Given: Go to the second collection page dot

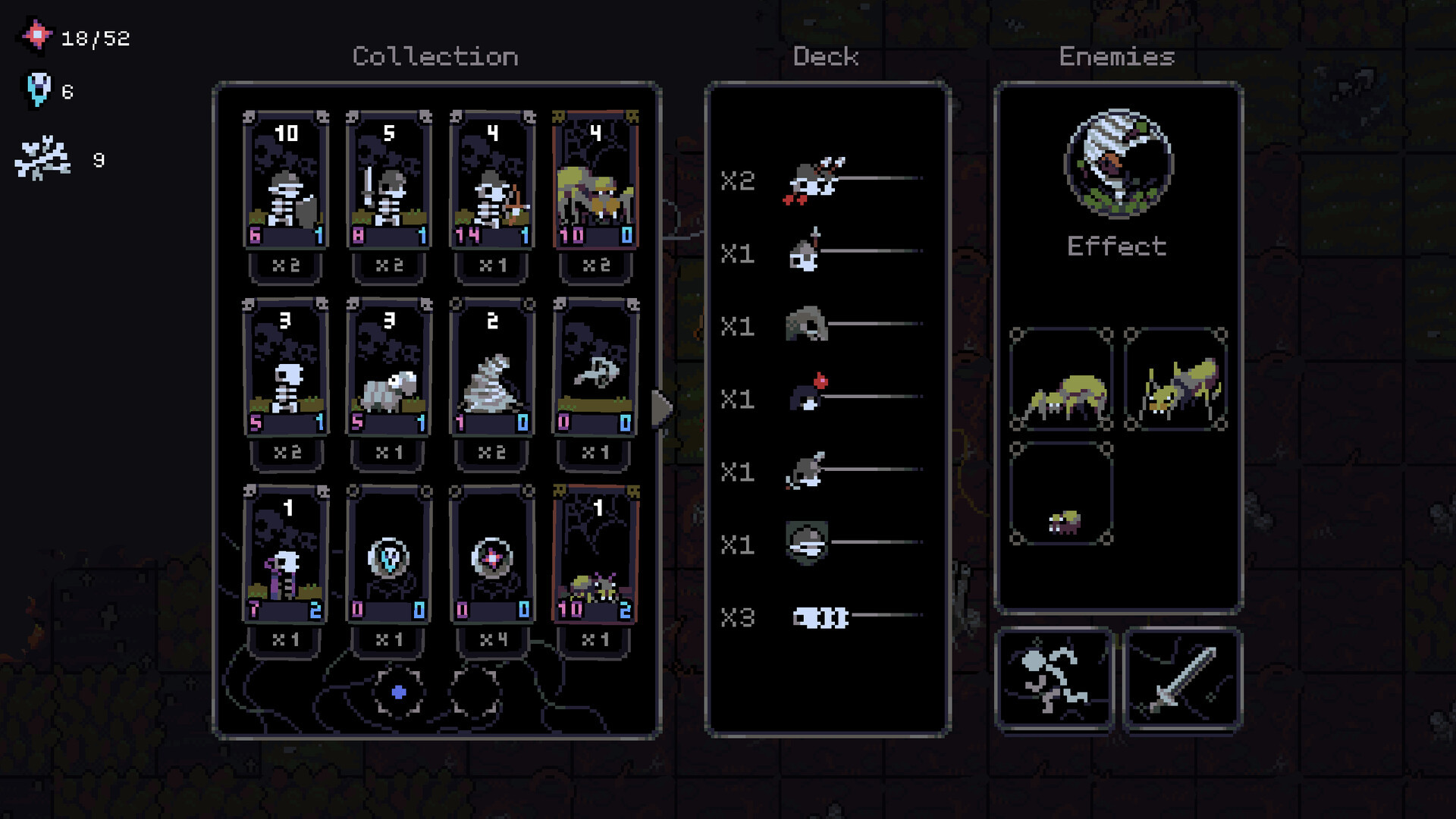Looking at the screenshot, I should (475, 692).
